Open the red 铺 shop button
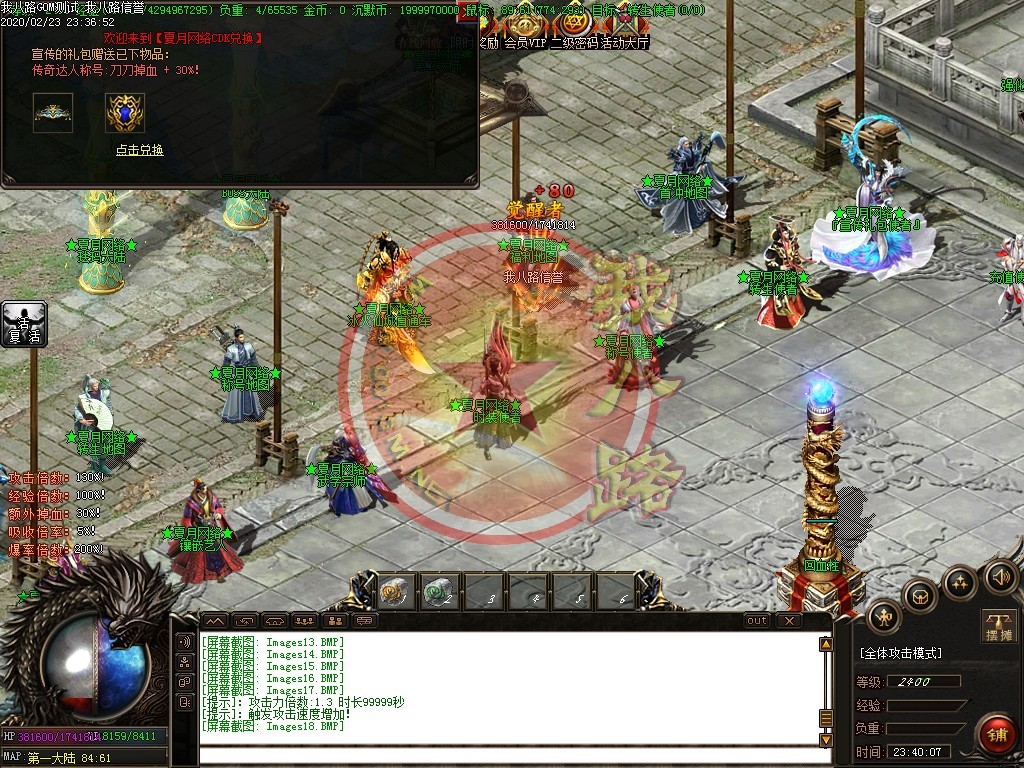Image resolution: width=1024 pixels, height=768 pixels. point(995,735)
